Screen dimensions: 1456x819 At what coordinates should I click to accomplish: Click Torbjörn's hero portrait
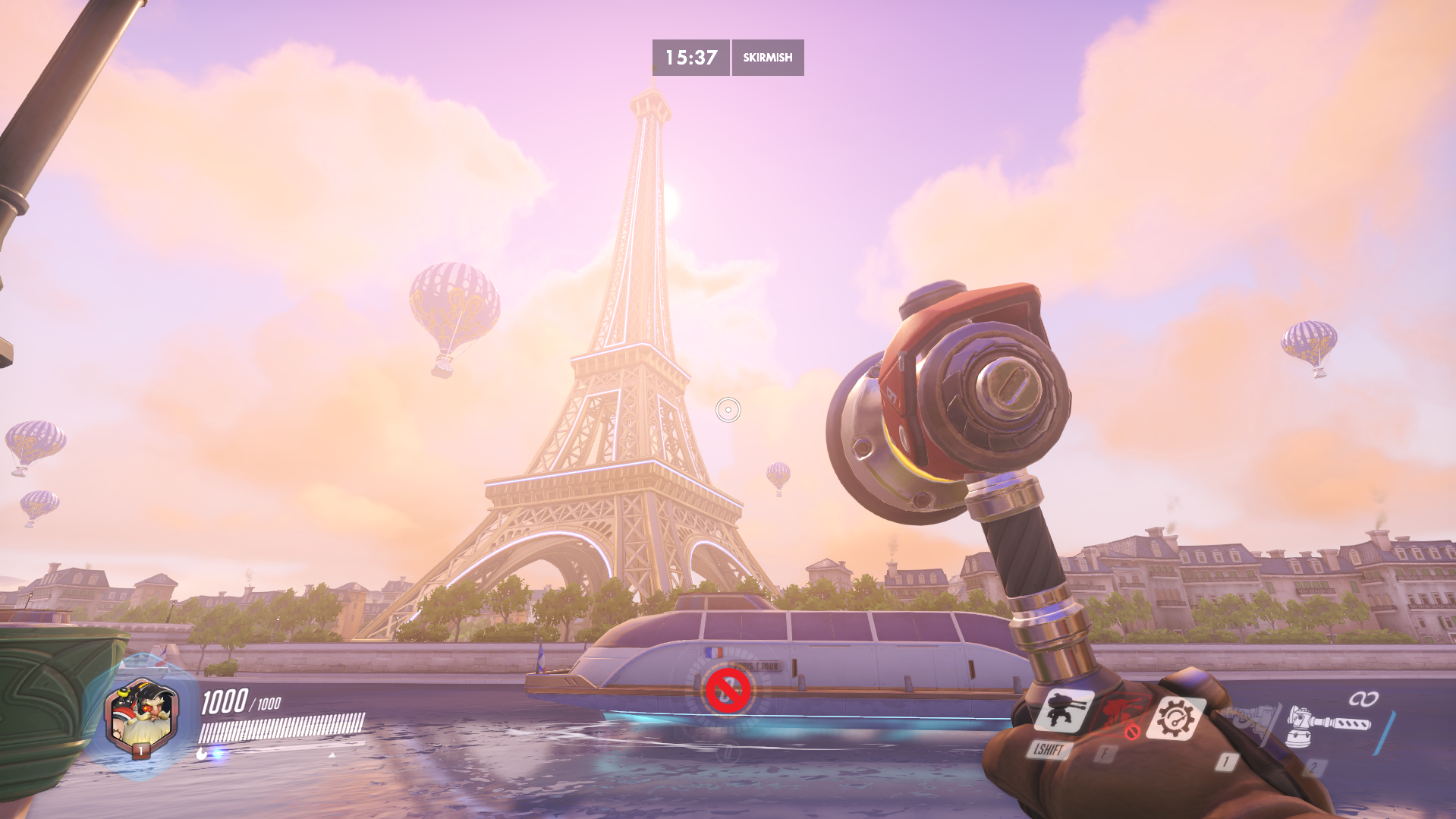tap(142, 717)
